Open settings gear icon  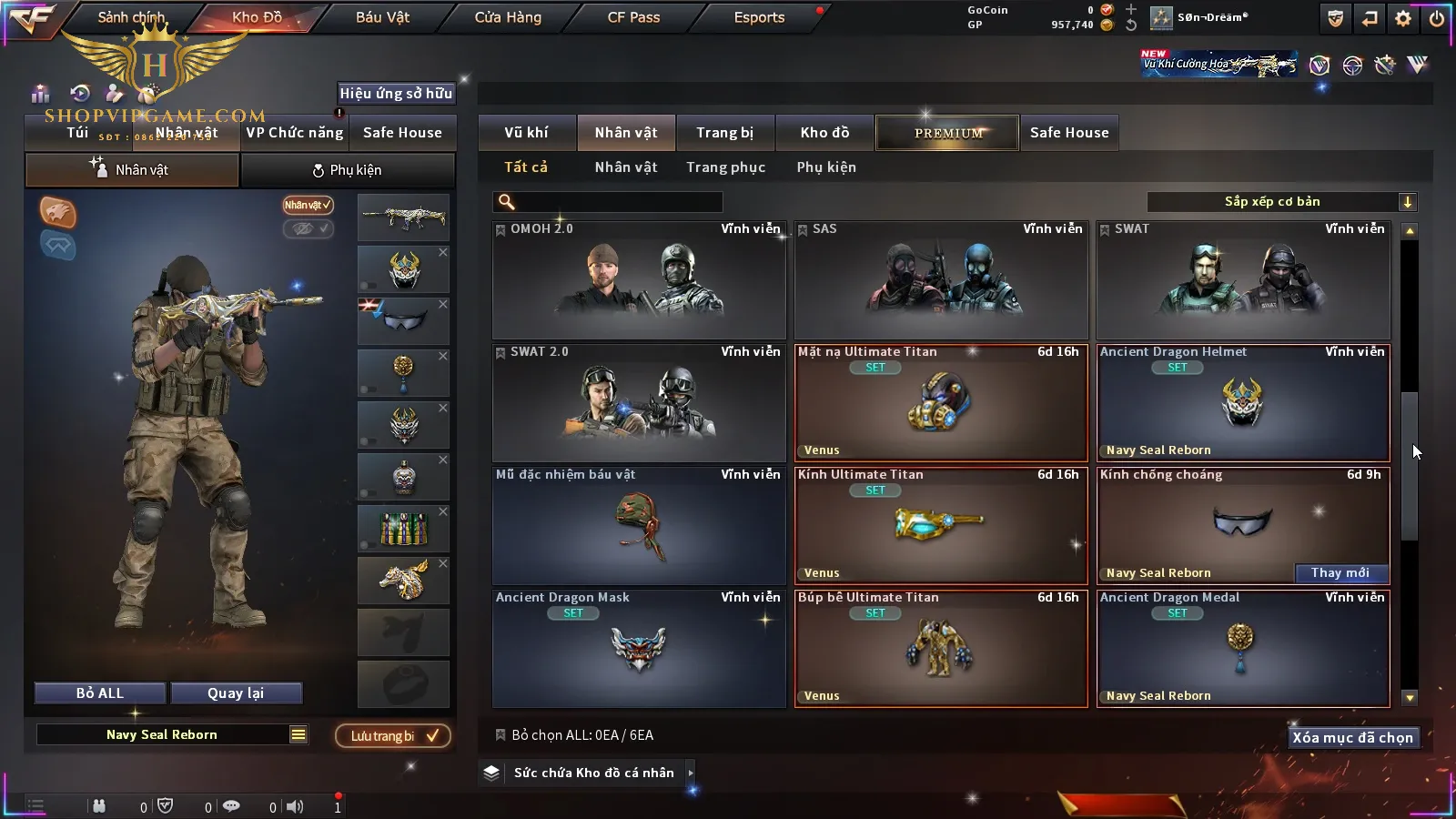[1403, 18]
